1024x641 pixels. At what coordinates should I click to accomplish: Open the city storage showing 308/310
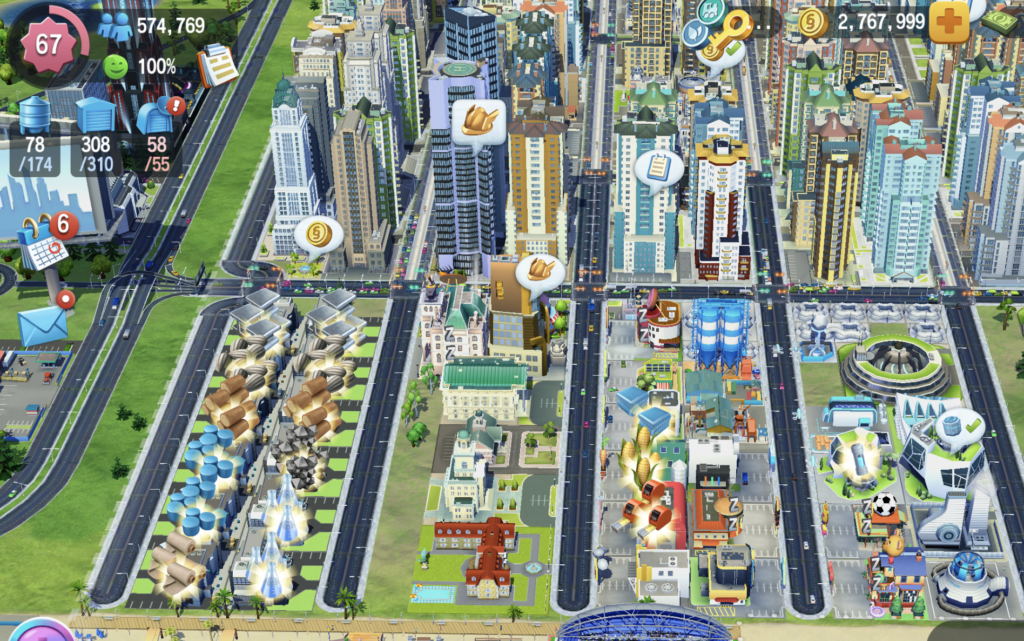pos(96,118)
